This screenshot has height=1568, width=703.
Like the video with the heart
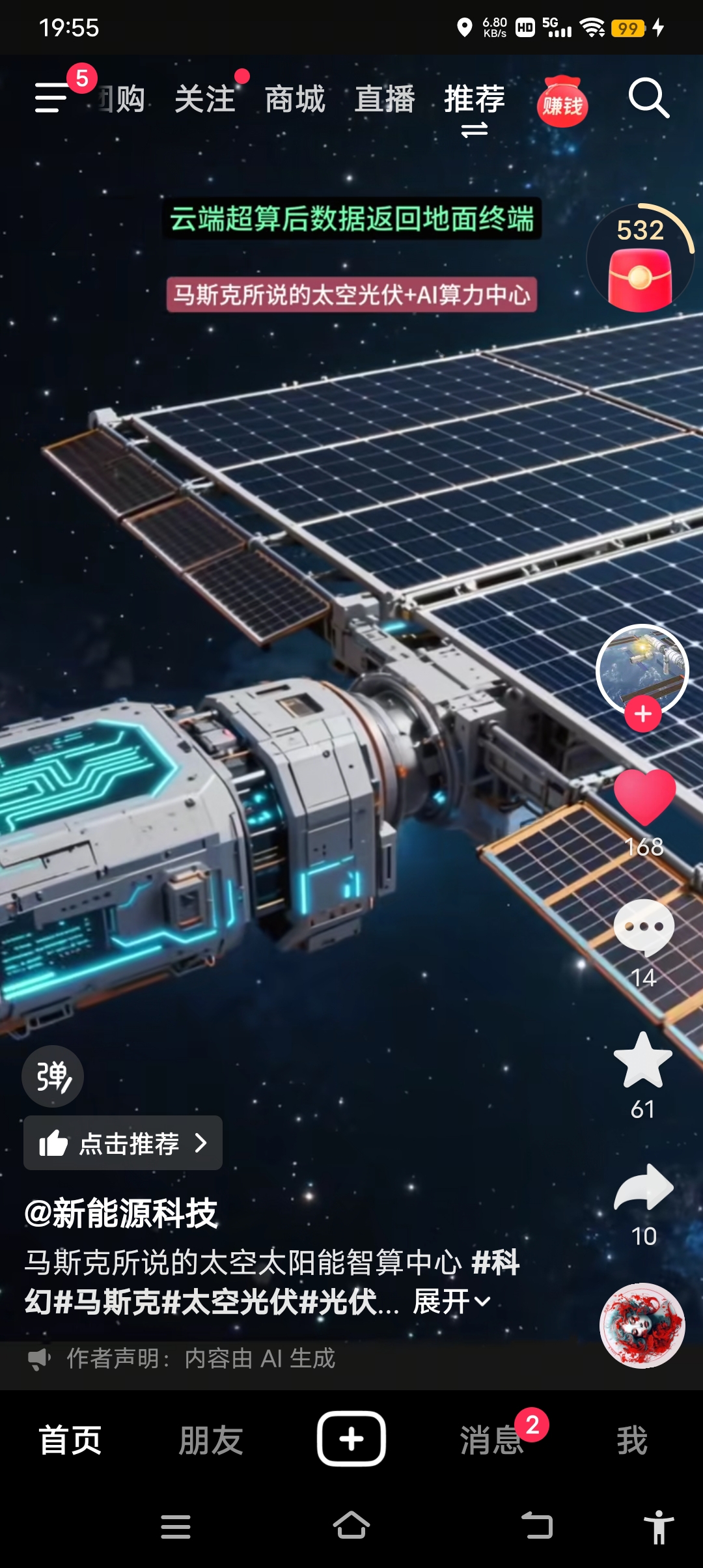coord(644,796)
